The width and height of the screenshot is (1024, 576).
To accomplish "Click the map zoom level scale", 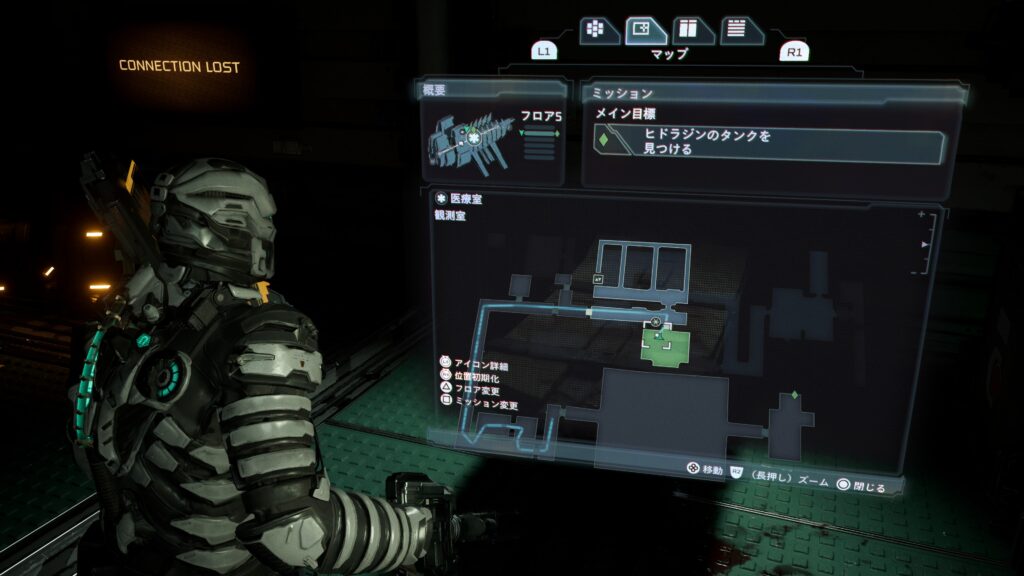I will (925, 243).
